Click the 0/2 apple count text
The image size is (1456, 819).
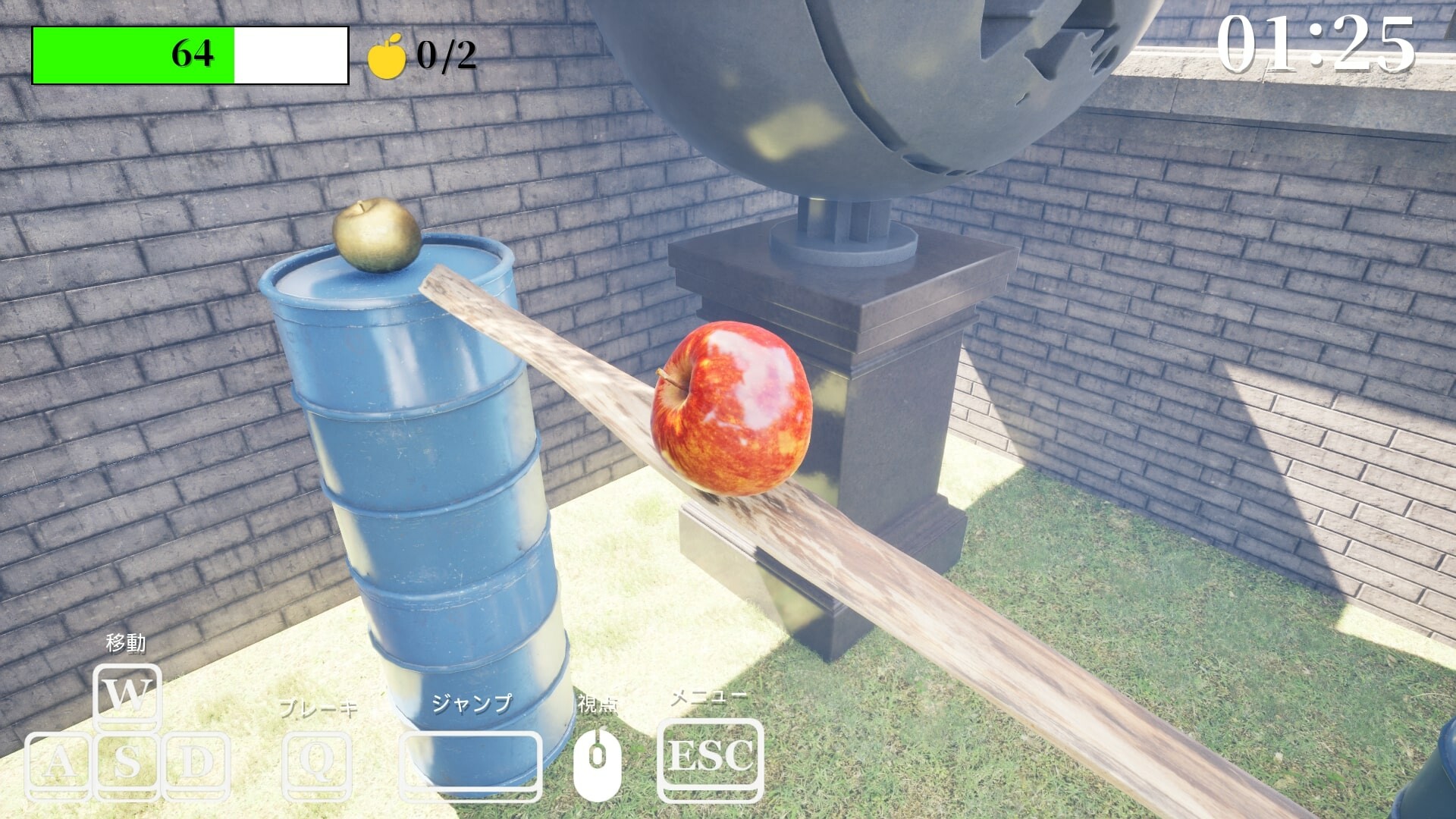click(x=447, y=55)
